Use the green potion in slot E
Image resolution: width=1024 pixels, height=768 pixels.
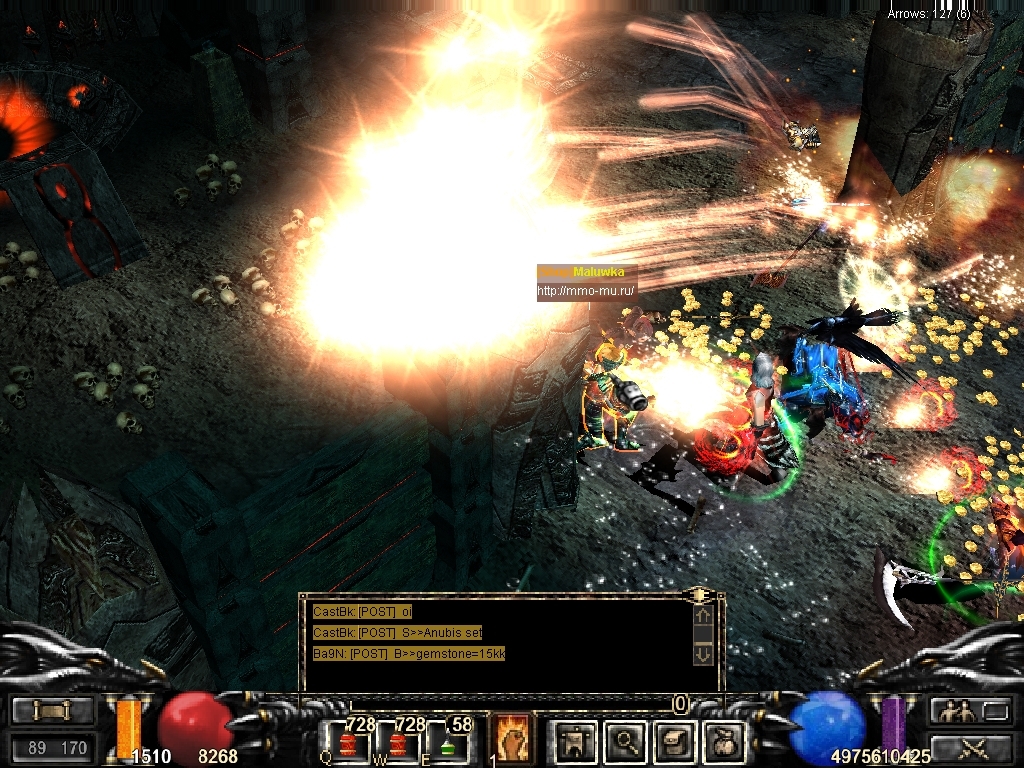tap(447, 743)
